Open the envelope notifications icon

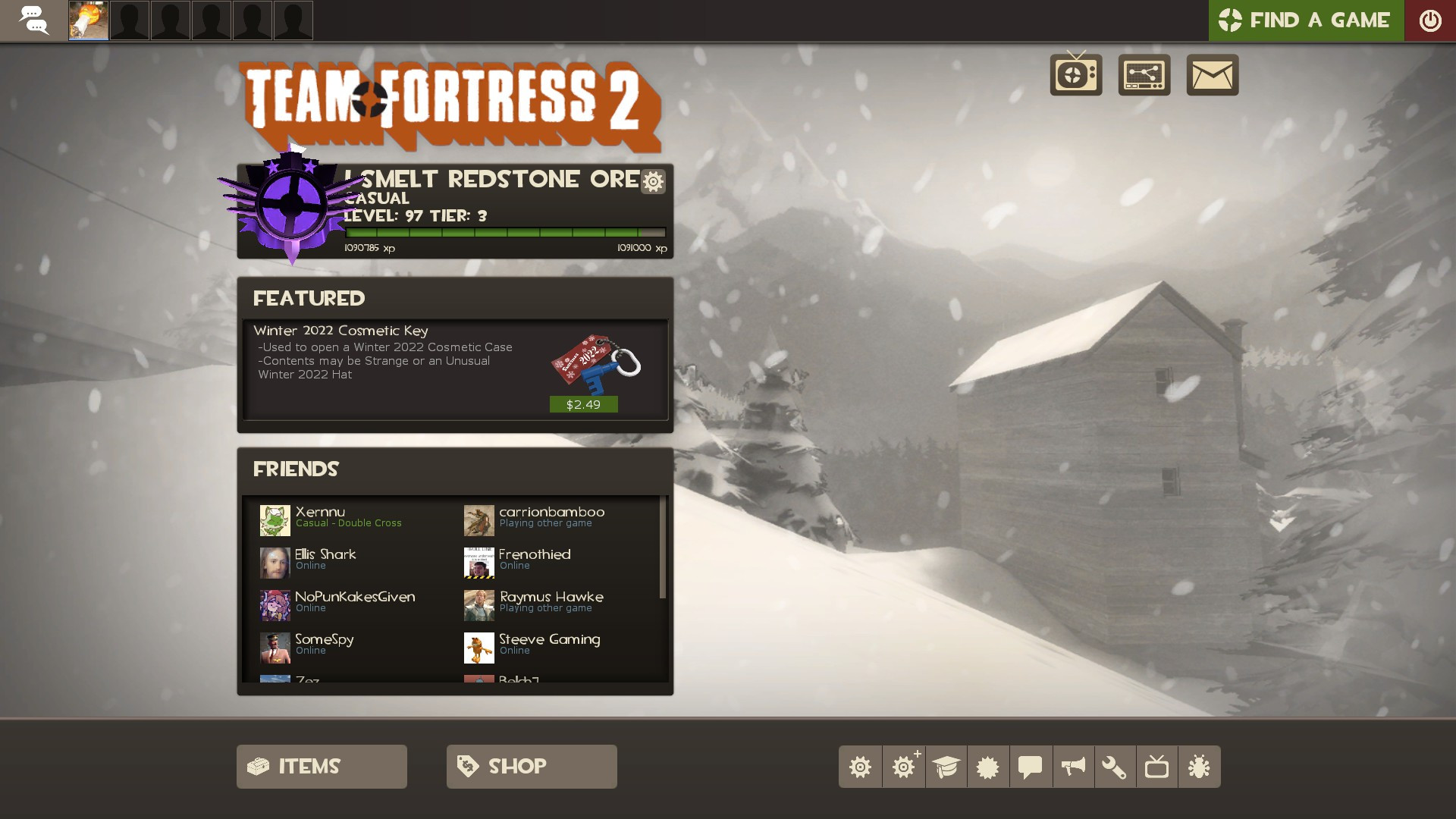point(1213,74)
